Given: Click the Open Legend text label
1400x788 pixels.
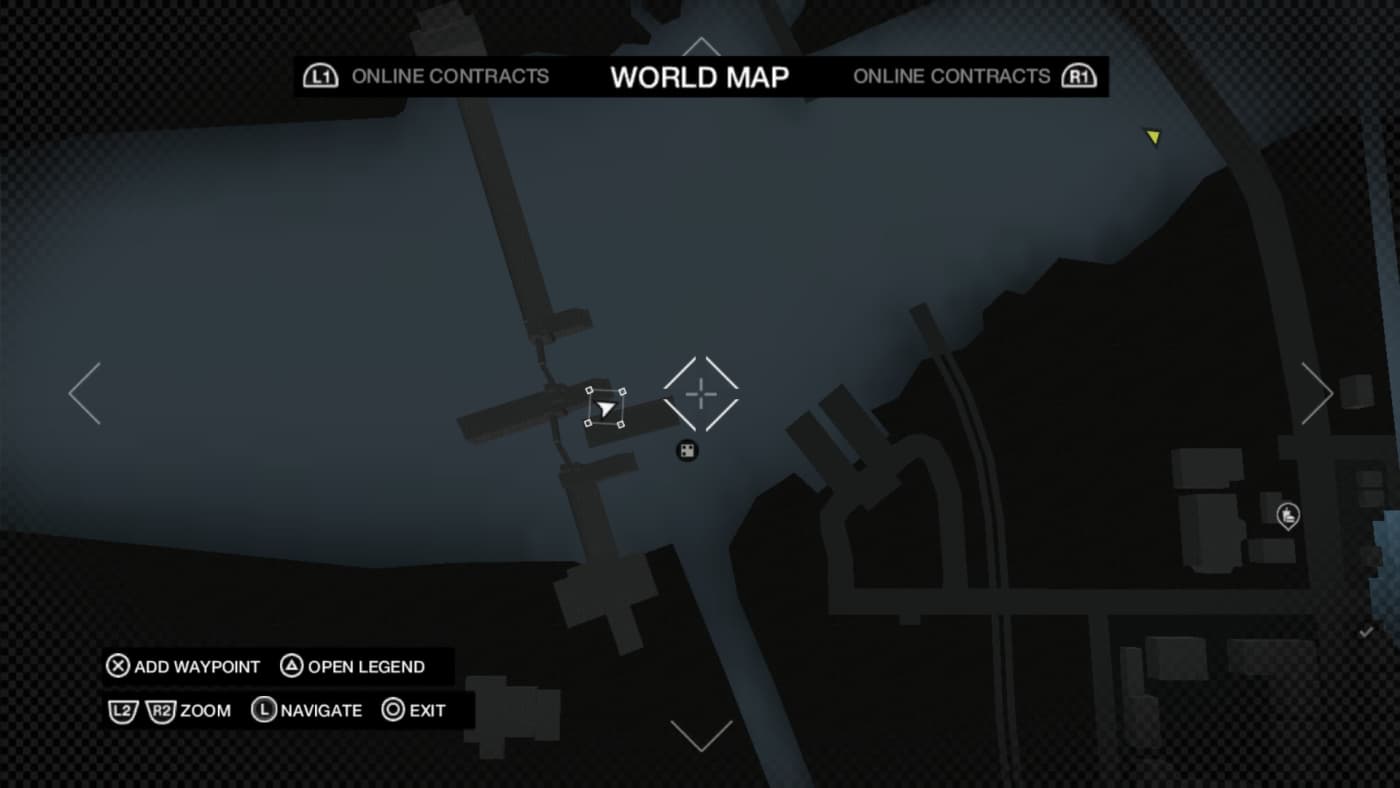Looking at the screenshot, I should [364, 666].
